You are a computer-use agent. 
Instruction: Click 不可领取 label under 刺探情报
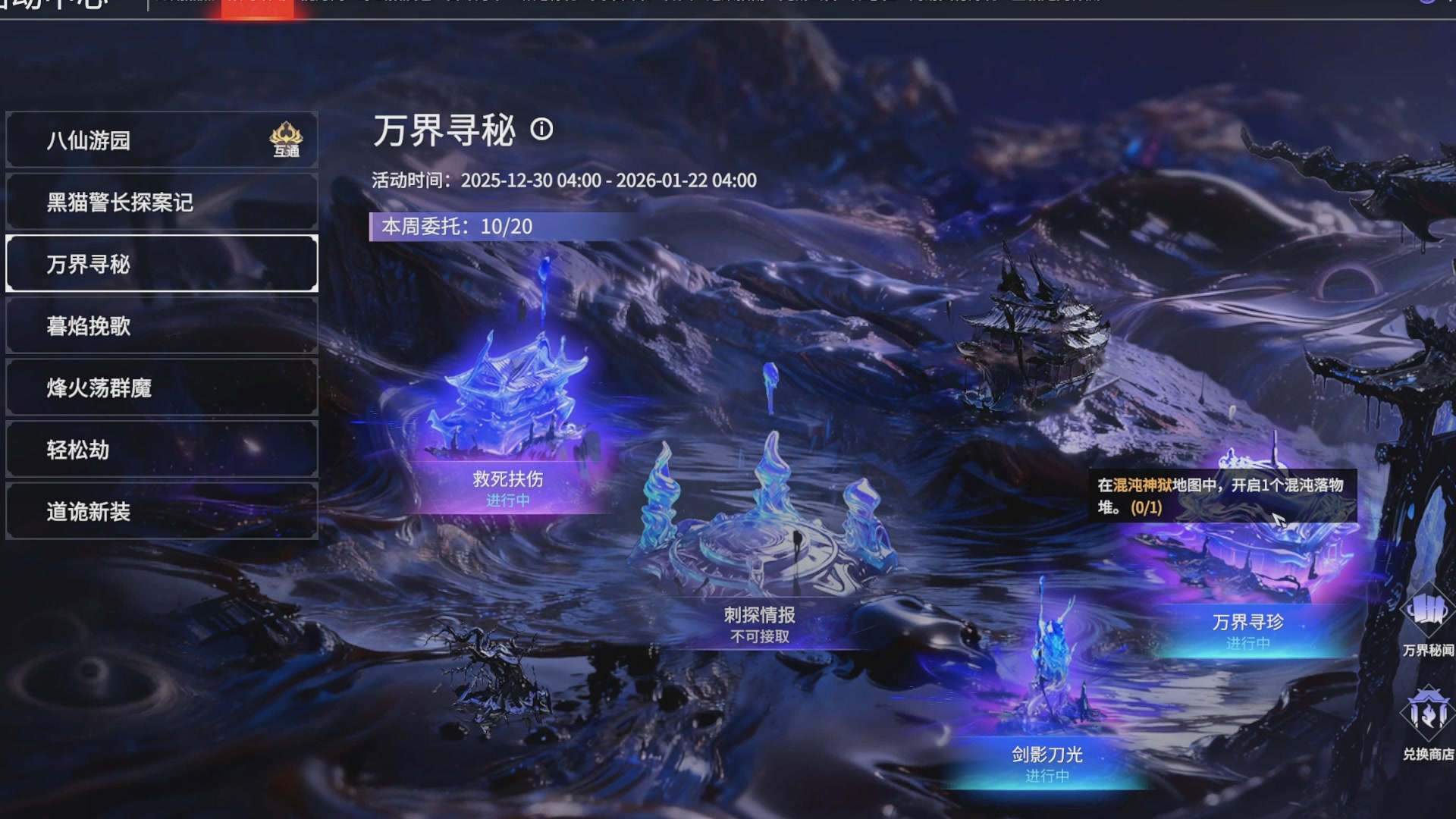pyautogui.click(x=758, y=638)
